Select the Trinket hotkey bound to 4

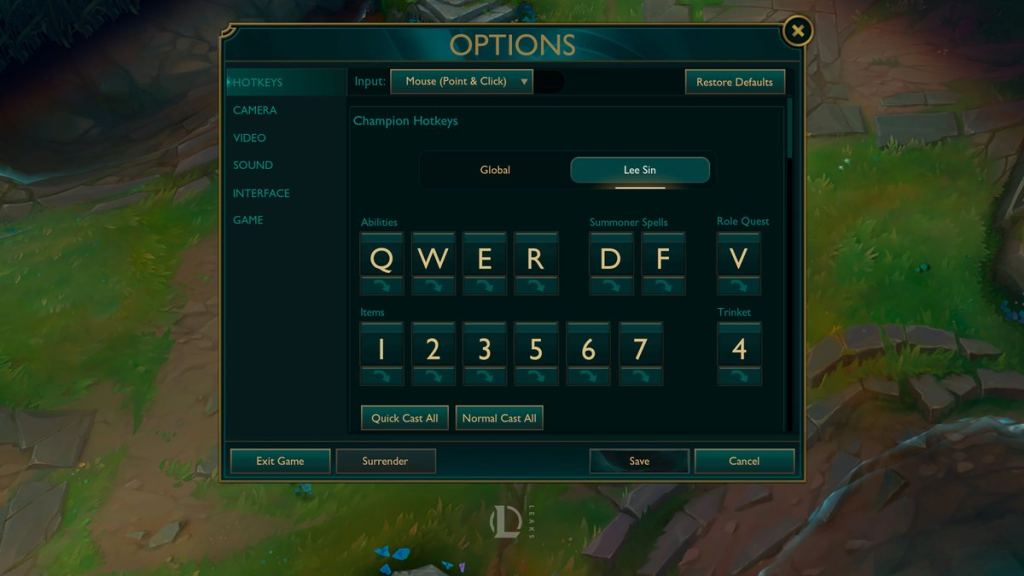point(739,349)
